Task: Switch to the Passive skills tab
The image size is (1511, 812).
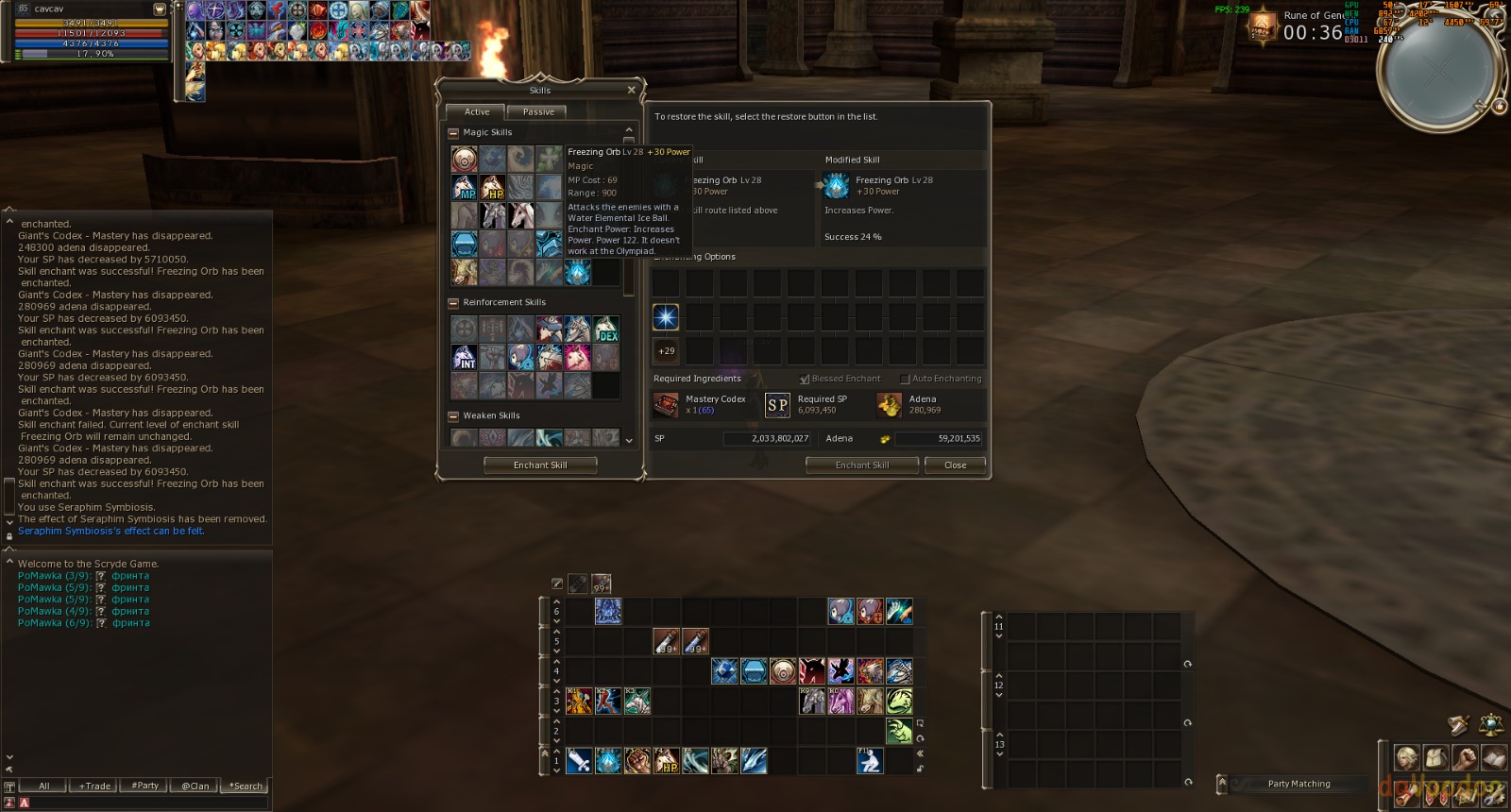Action: (x=538, y=111)
